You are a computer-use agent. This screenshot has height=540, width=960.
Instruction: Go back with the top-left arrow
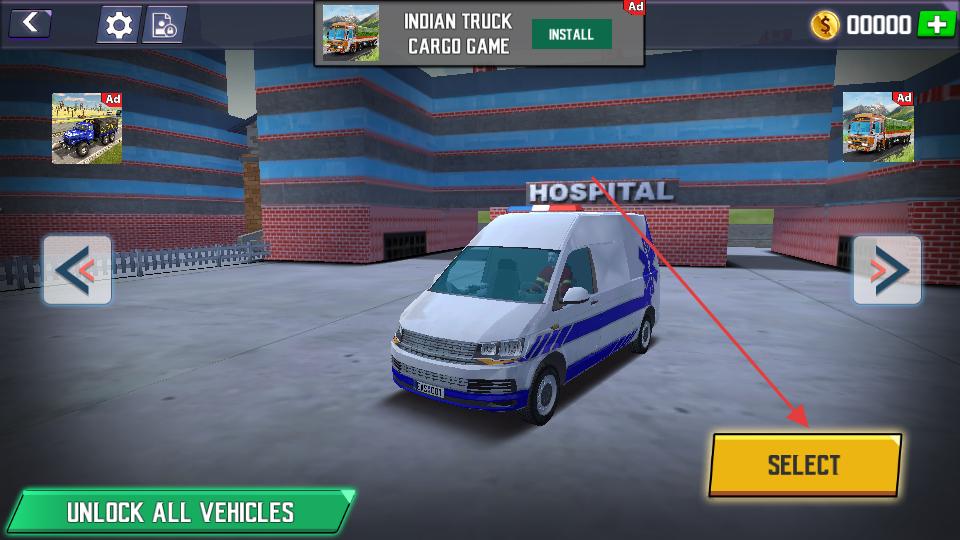30,22
